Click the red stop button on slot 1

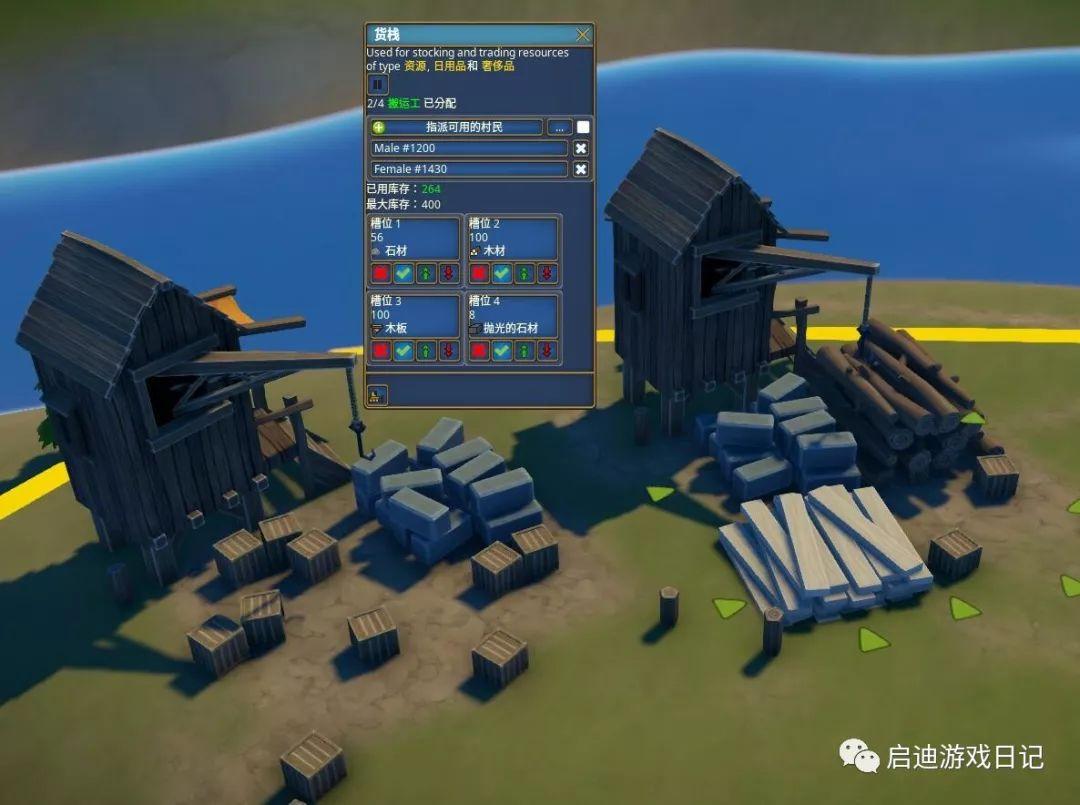[381, 273]
